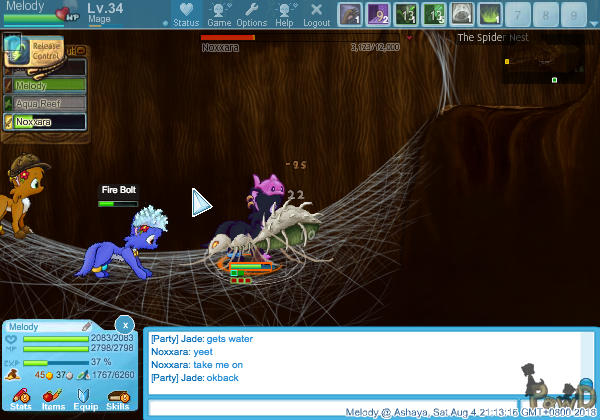Use the green grass skill in hotbar slot six
Viewport: 600px width, 420px height.
tap(490, 14)
